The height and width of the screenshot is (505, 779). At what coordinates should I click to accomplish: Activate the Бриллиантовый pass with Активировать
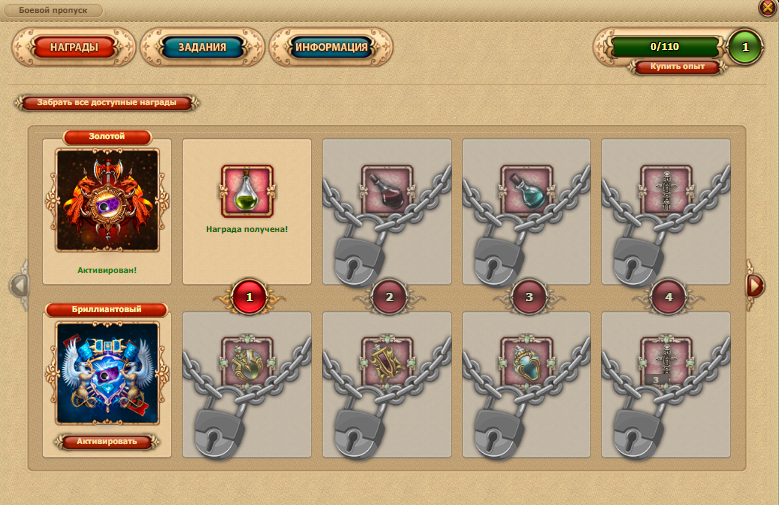tap(107, 441)
